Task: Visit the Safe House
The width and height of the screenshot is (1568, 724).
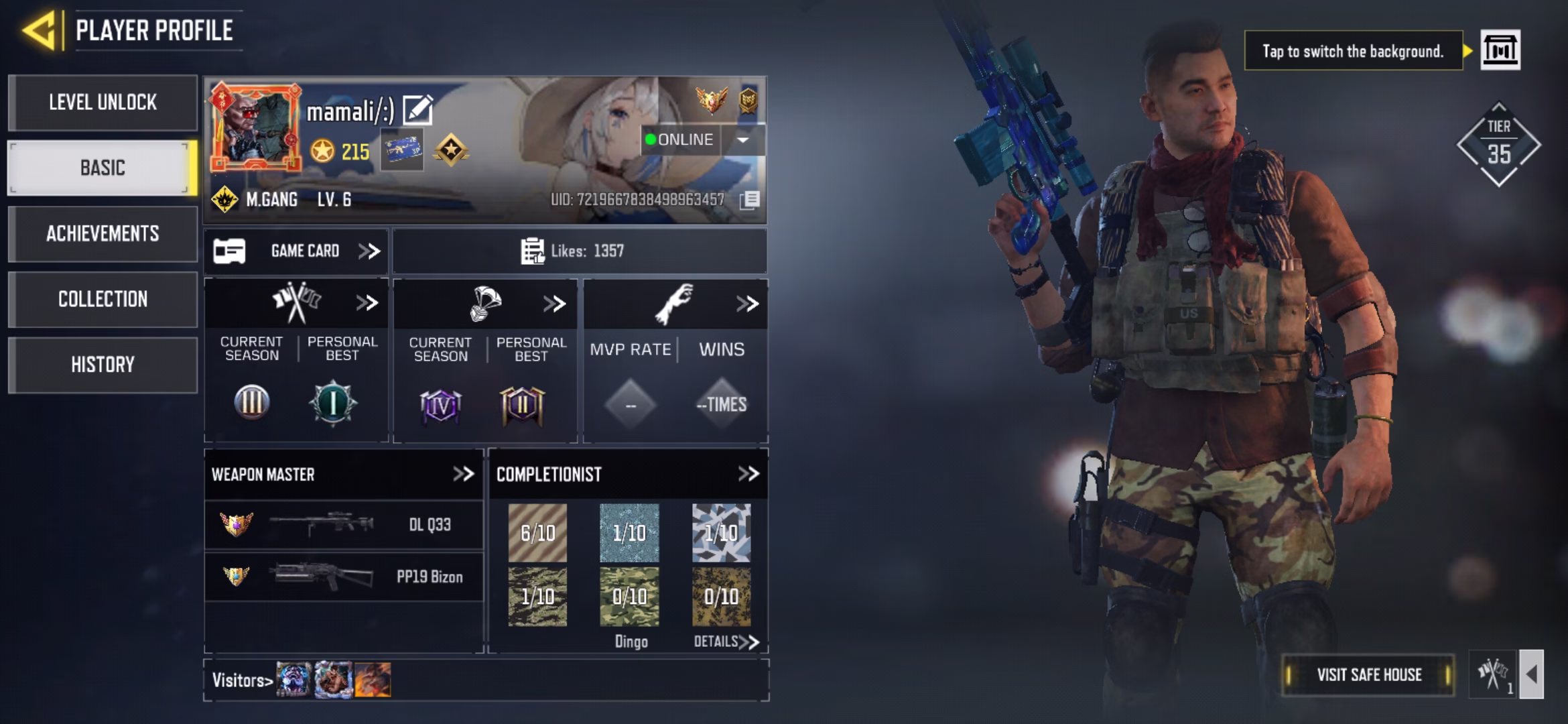Action: click(x=1368, y=674)
